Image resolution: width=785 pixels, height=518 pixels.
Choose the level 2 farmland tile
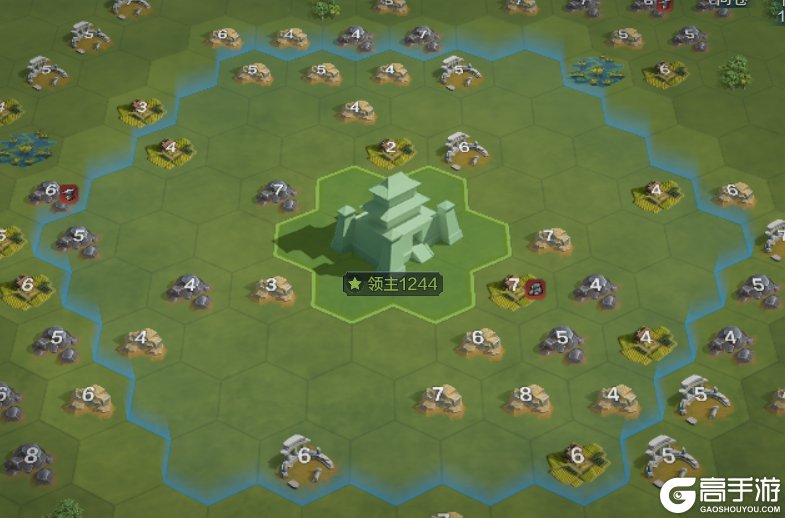point(390,151)
